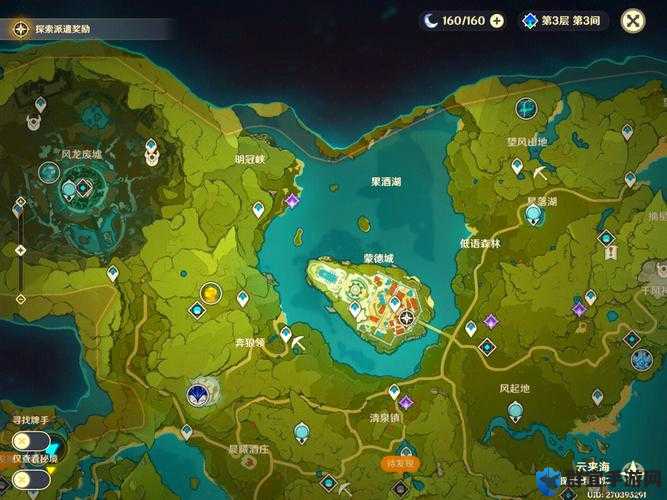Click the domain marker above 望风山地
The height and width of the screenshot is (500, 667).
click(x=526, y=108)
